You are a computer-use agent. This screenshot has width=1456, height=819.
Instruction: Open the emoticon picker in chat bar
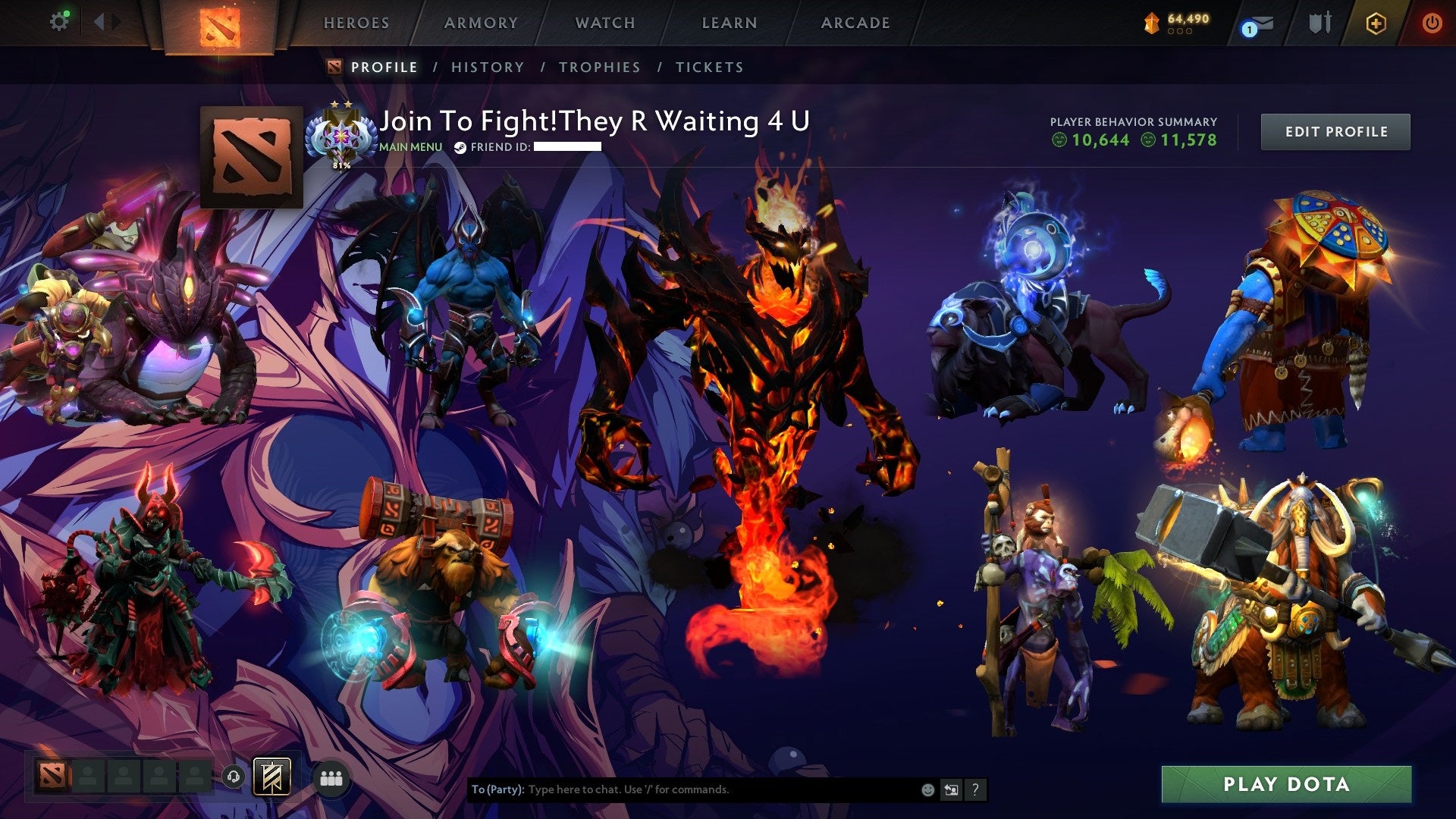[x=927, y=789]
